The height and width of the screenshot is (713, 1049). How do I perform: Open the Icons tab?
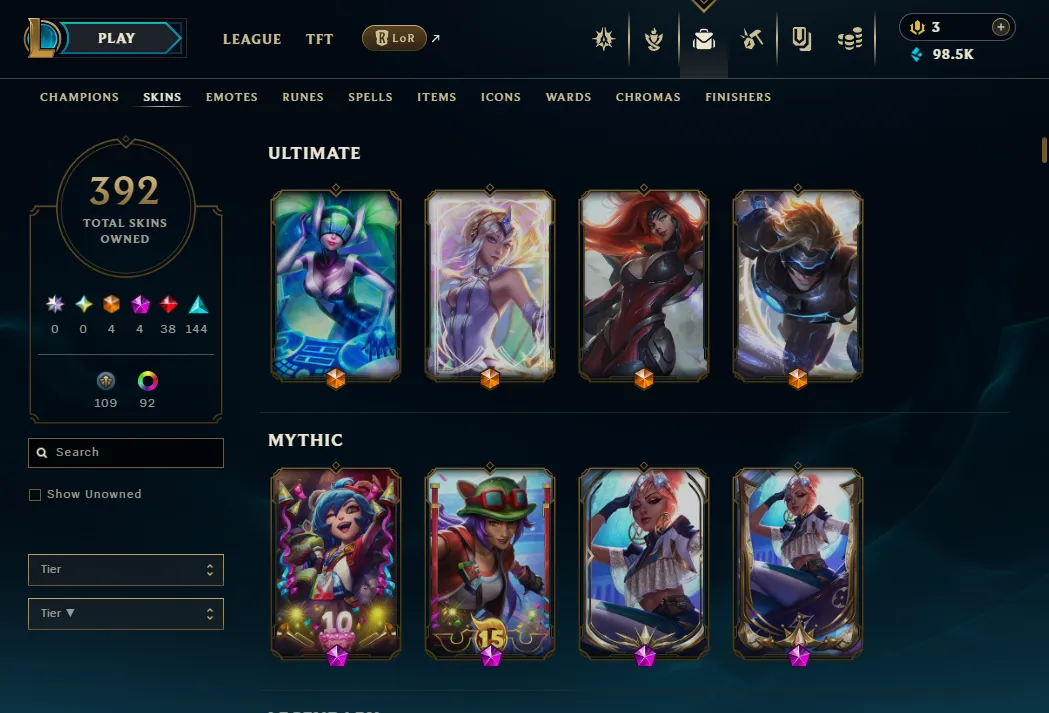[501, 97]
